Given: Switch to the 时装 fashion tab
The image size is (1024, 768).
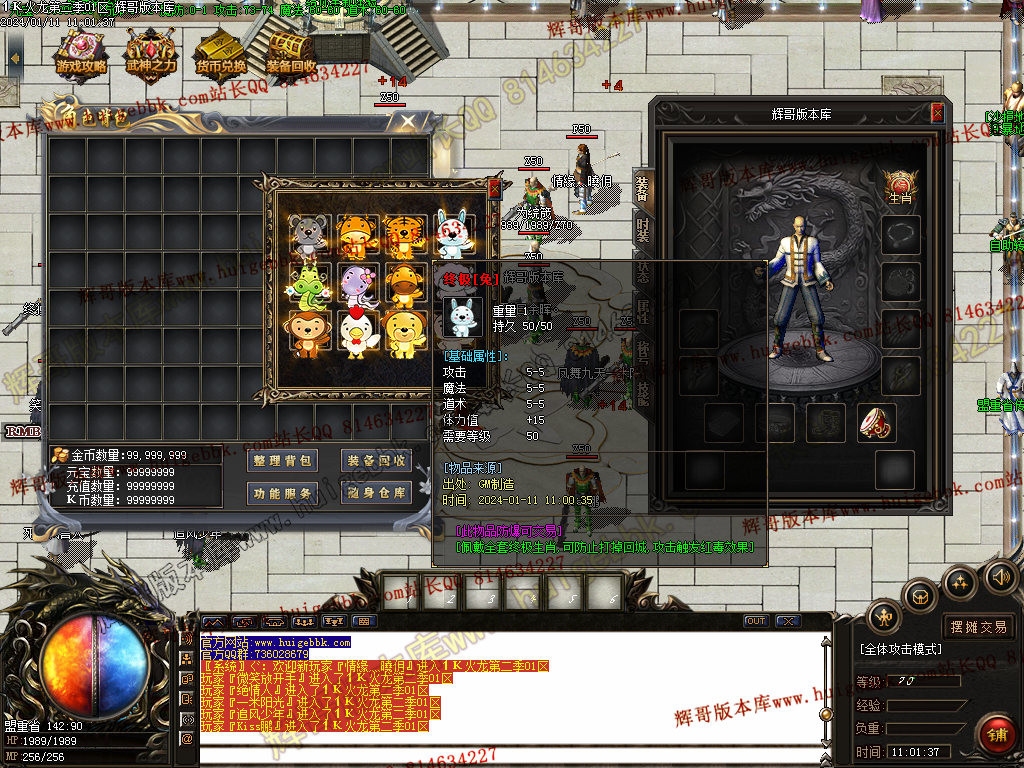Looking at the screenshot, I should pos(642,230).
